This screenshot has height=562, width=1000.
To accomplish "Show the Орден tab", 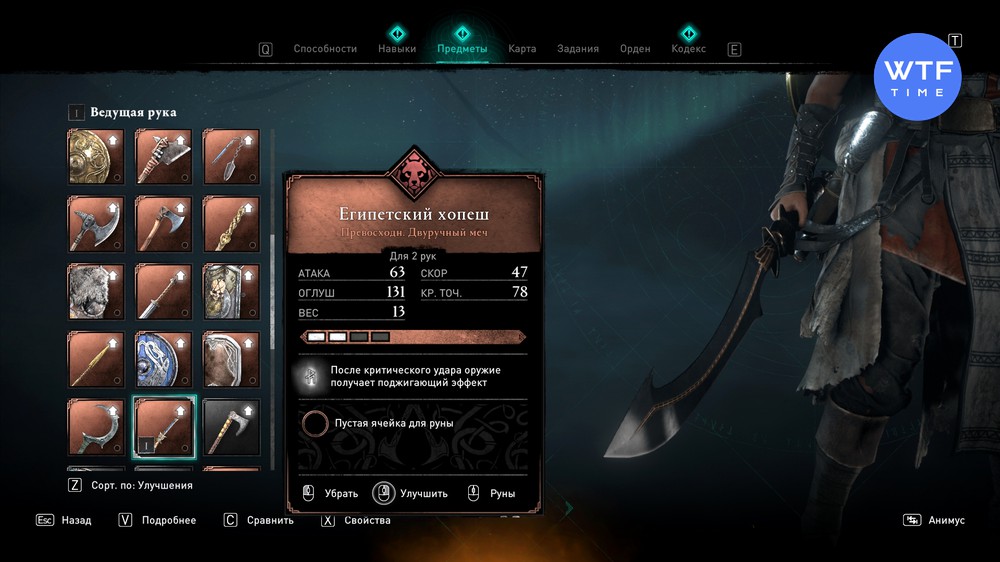I will click(x=635, y=49).
